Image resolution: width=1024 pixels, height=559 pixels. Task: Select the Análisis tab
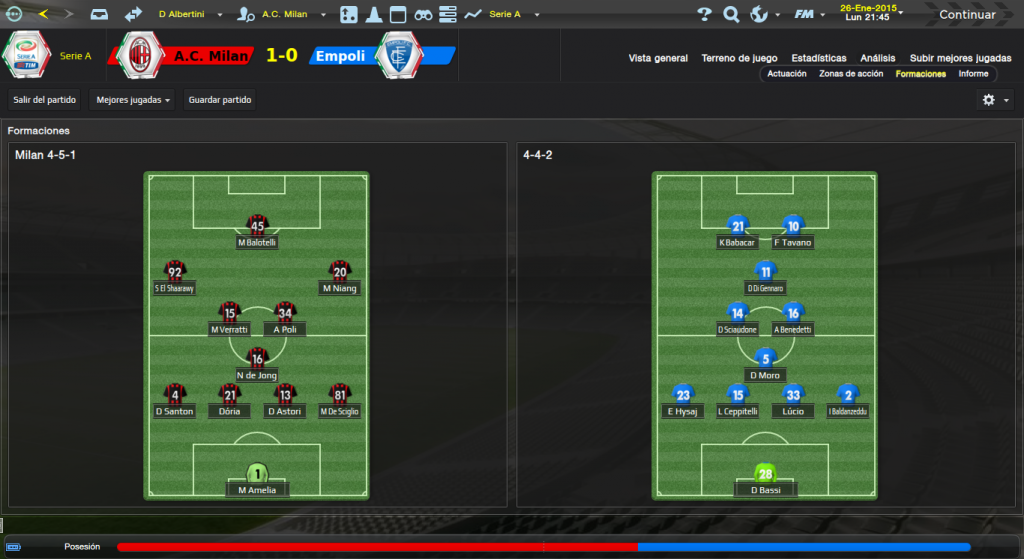(876, 58)
